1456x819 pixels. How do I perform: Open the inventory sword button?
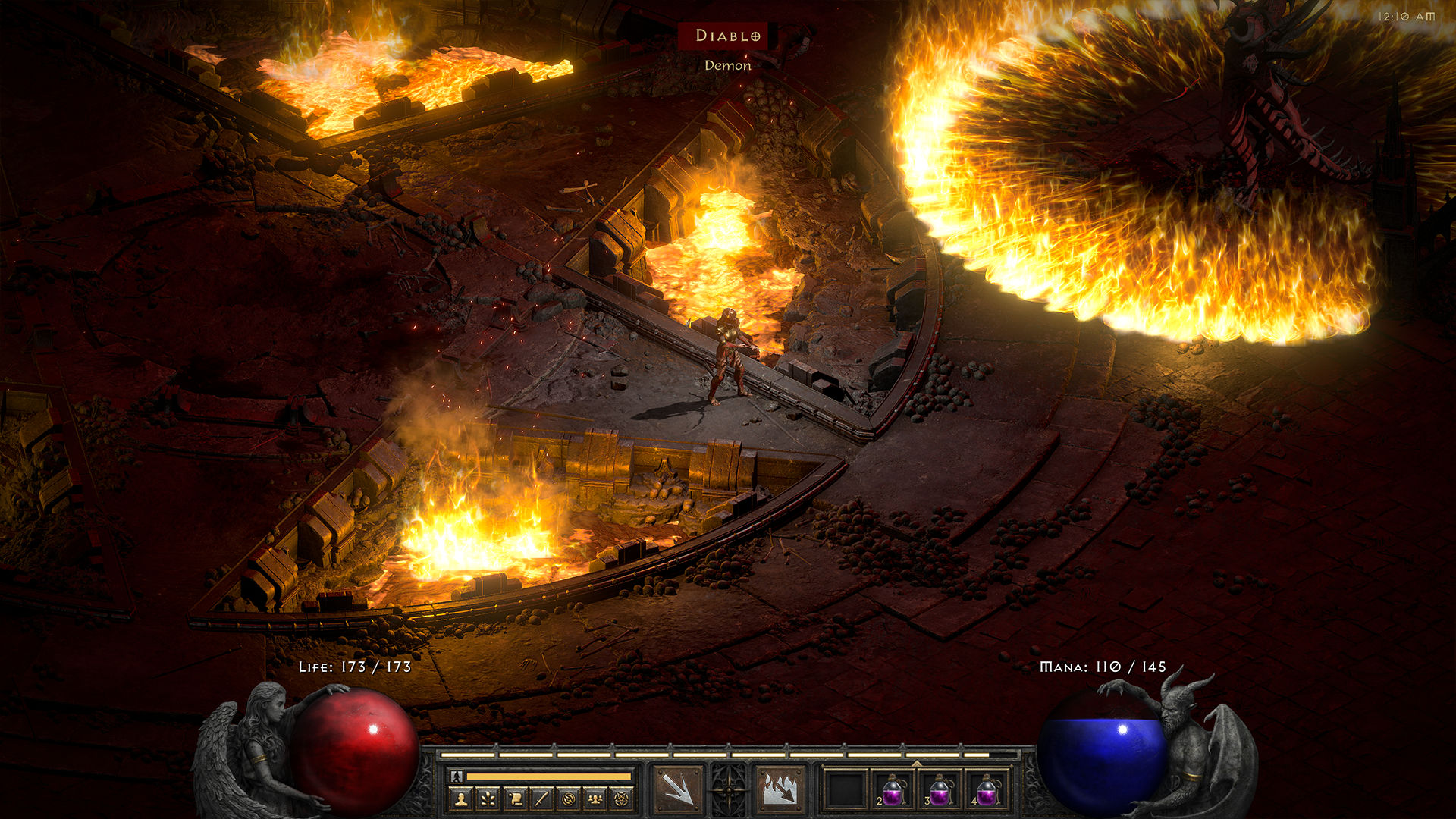tap(541, 799)
